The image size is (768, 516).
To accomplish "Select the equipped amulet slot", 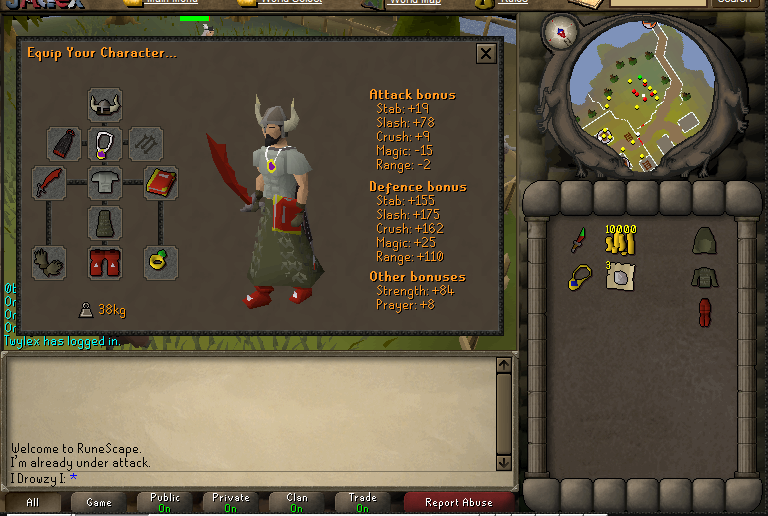I will [x=104, y=143].
